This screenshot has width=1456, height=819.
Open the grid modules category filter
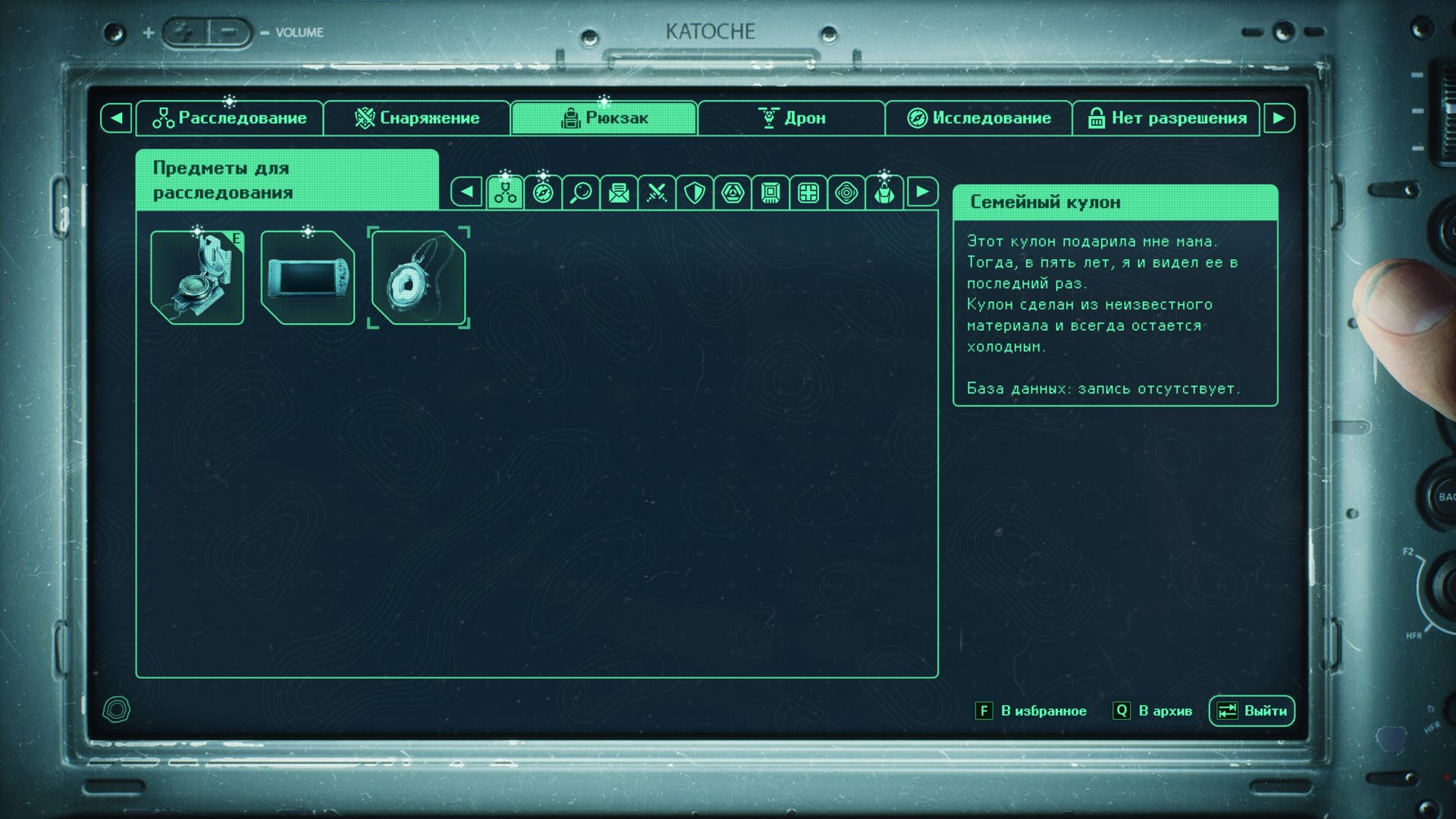pyautogui.click(x=808, y=193)
